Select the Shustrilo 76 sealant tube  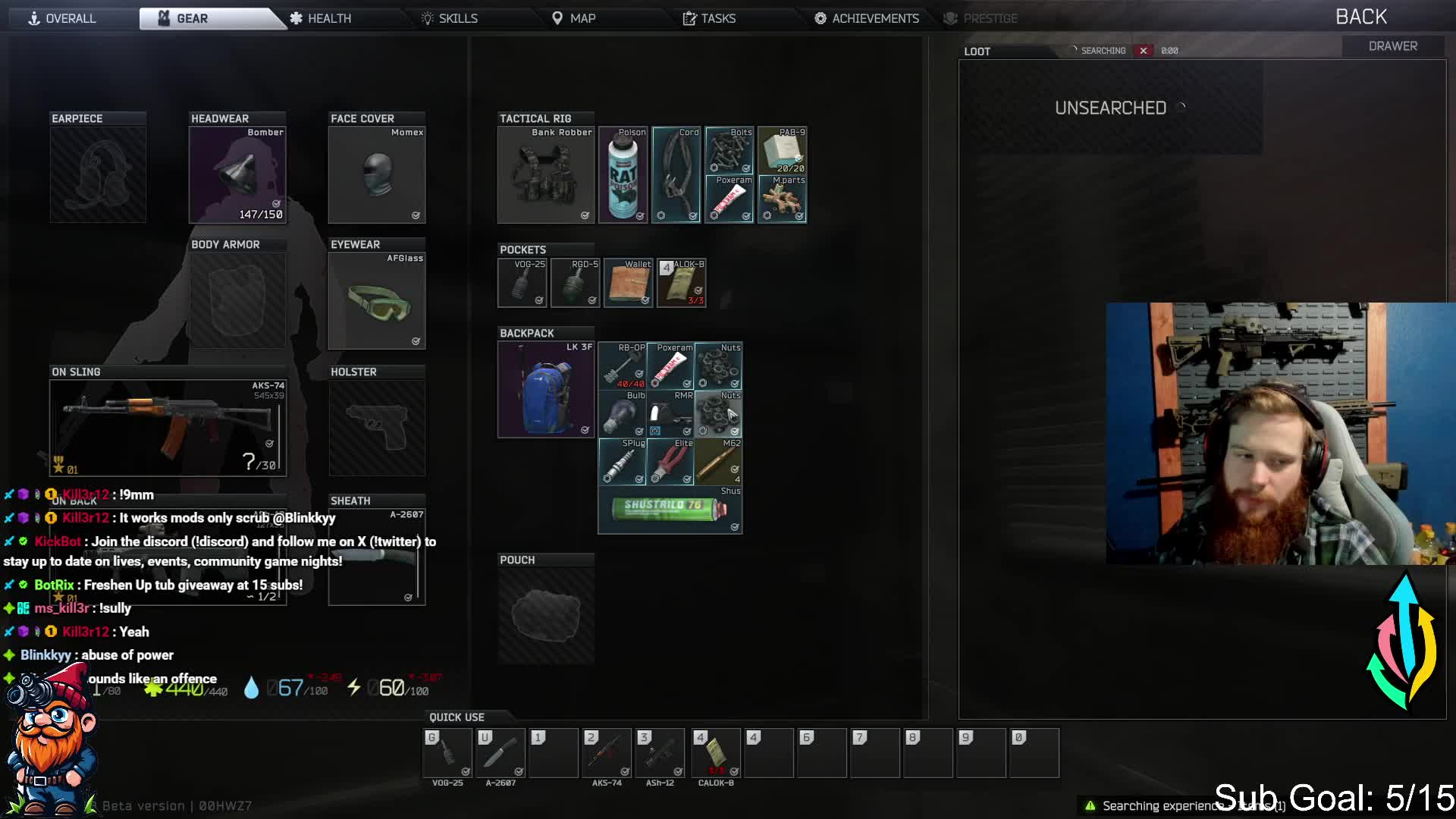(670, 510)
